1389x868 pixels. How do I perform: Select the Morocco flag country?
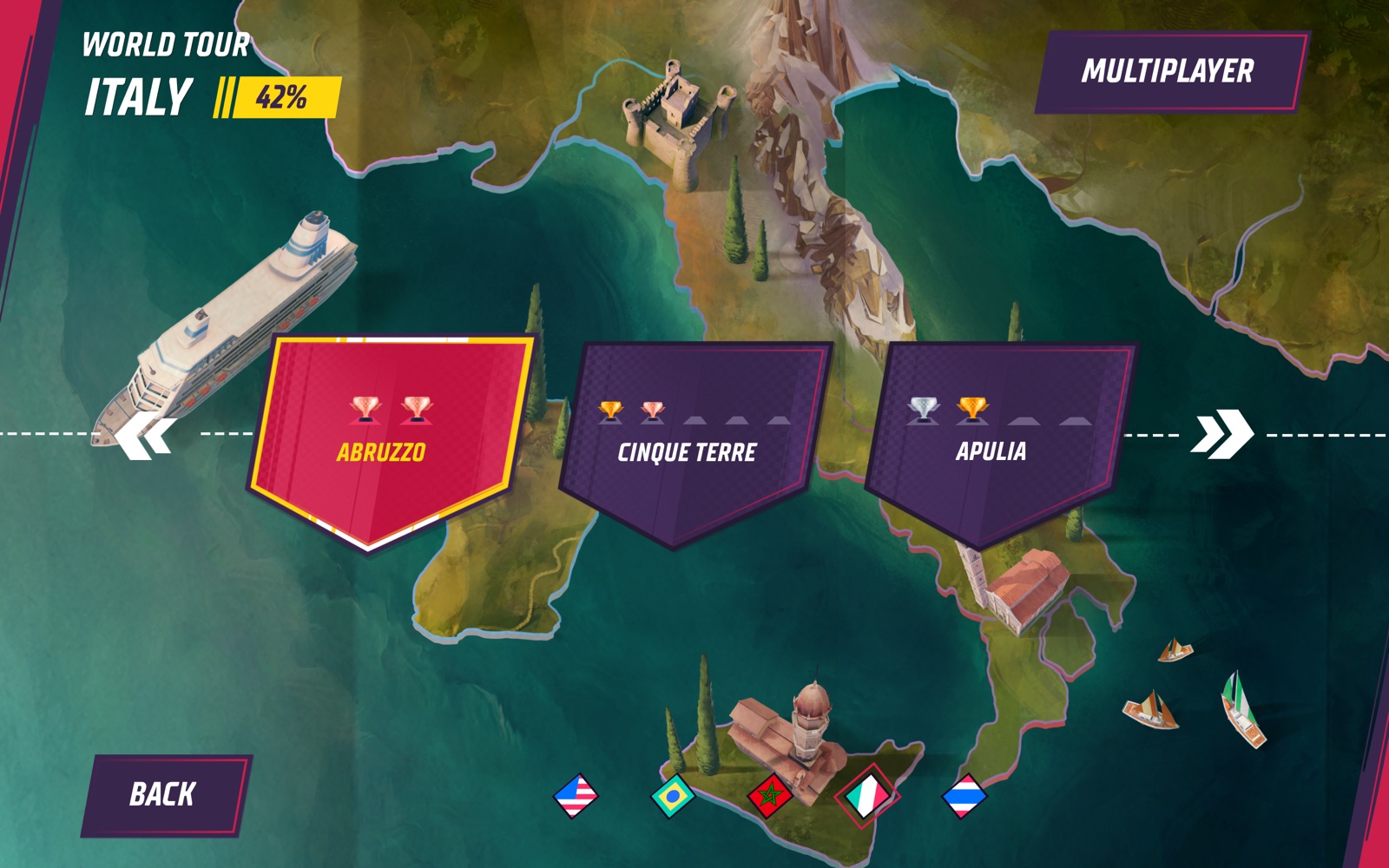770,796
